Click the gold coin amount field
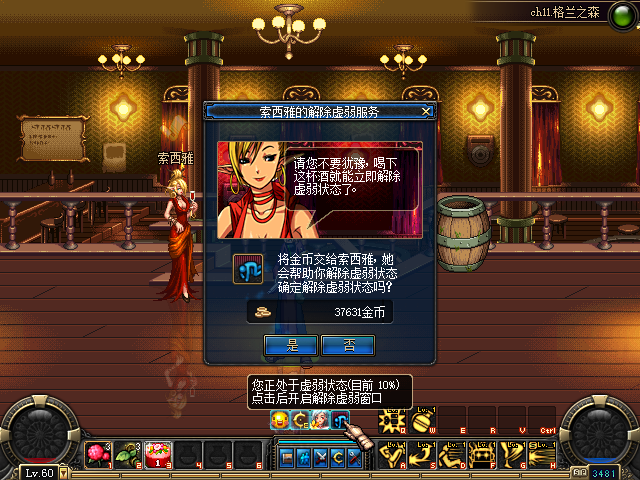 [321, 313]
